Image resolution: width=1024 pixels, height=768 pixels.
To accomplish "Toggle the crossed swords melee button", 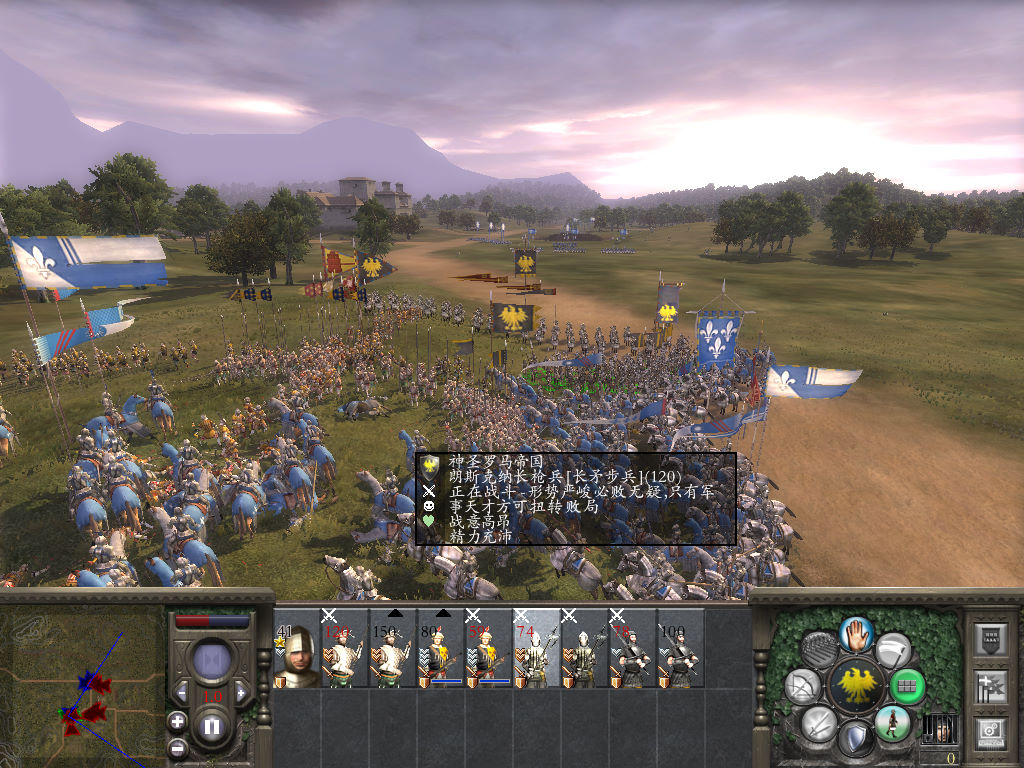I will [x=819, y=723].
